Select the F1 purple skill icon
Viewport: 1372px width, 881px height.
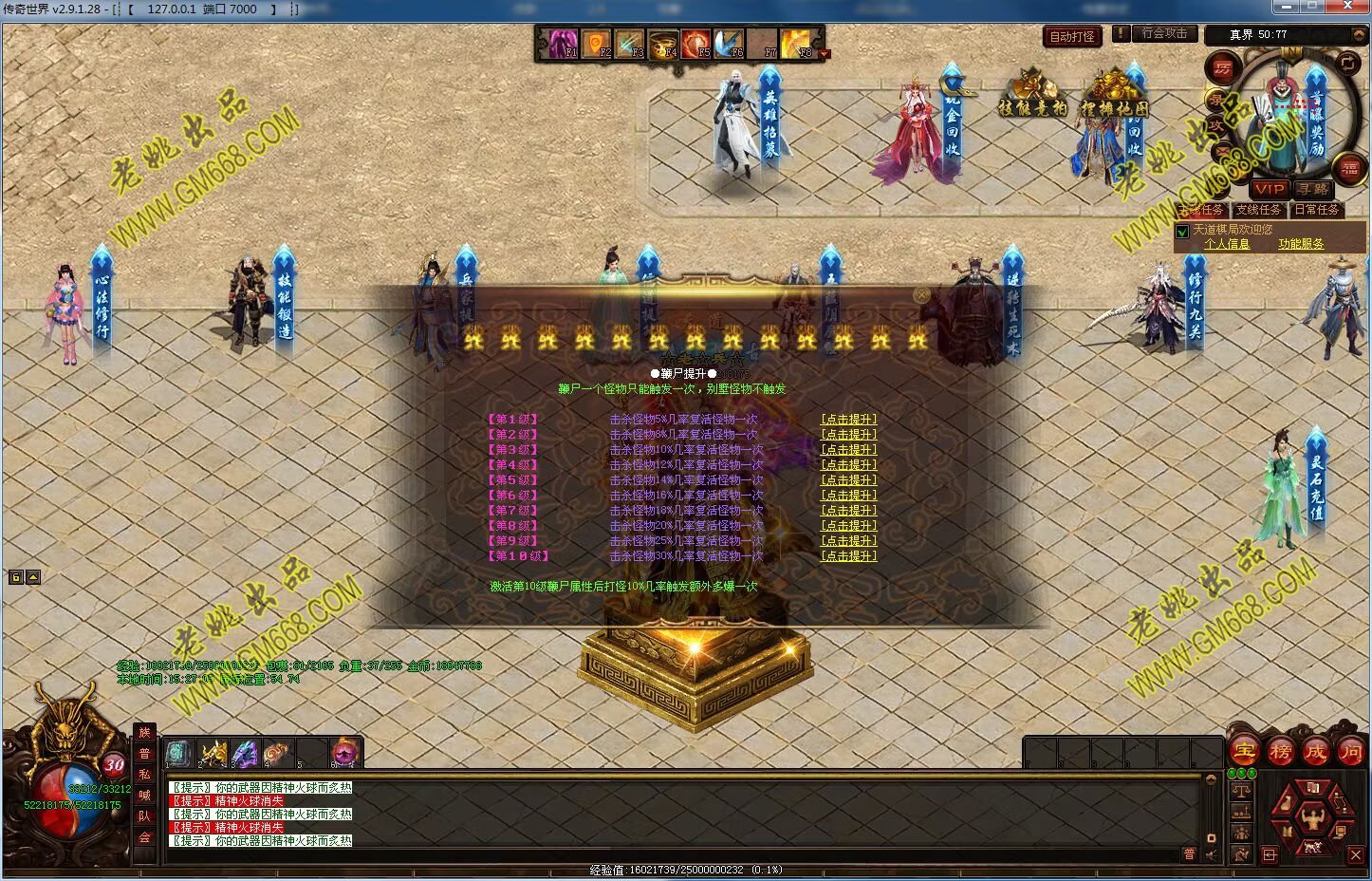560,43
